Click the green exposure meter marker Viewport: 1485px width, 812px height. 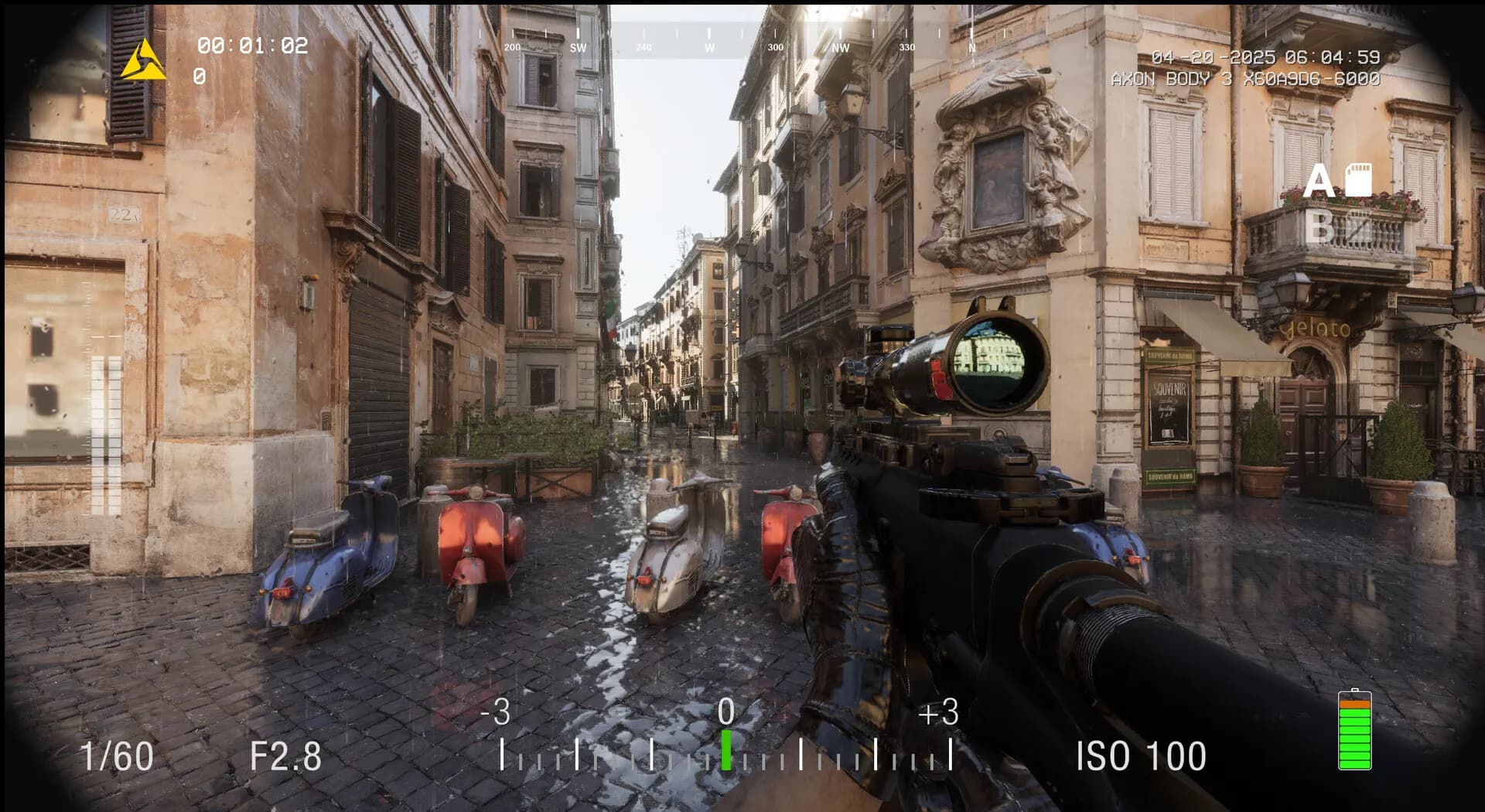click(726, 749)
